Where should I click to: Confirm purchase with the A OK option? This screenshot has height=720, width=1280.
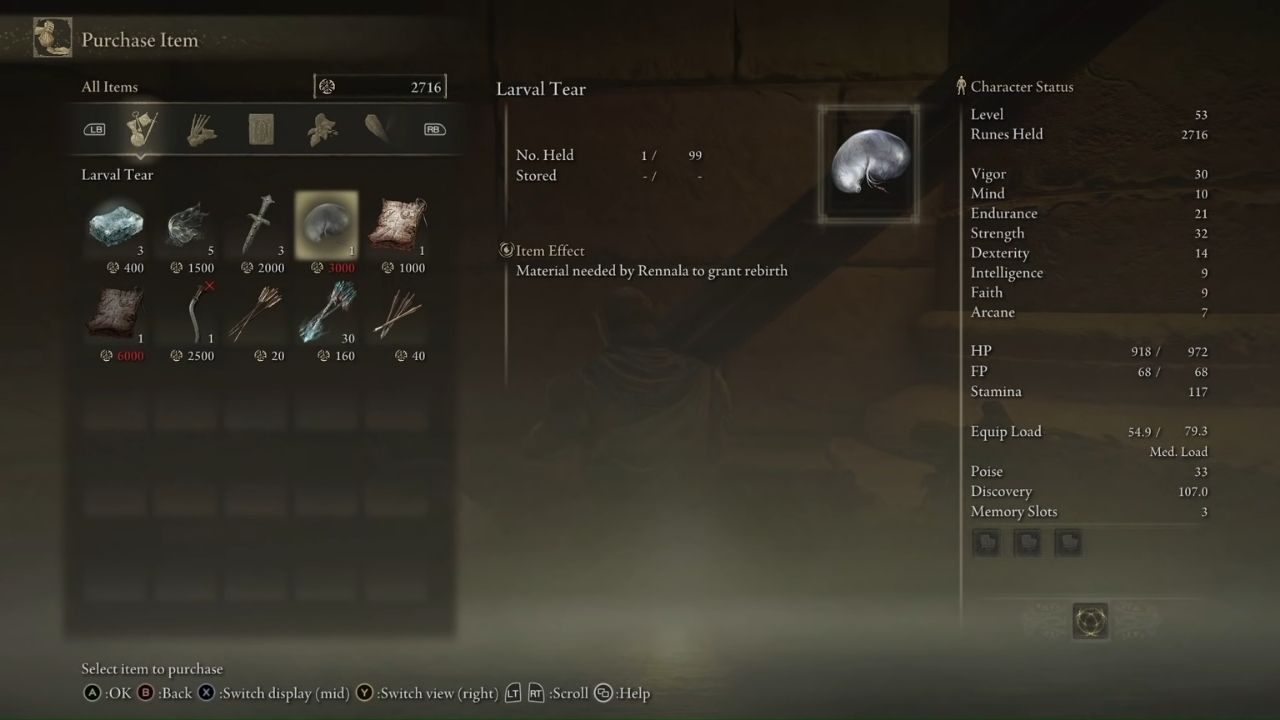point(91,692)
